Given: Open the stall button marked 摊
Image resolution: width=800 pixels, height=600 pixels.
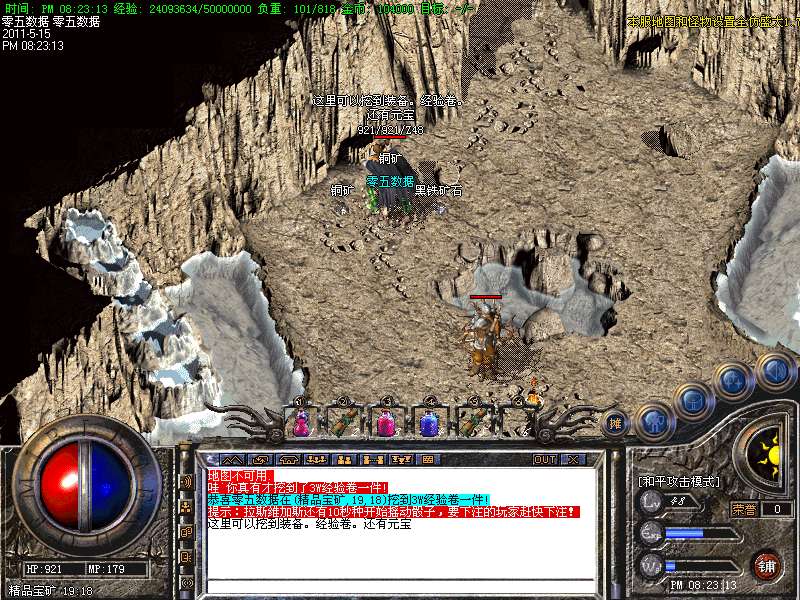Looking at the screenshot, I should point(615,422).
